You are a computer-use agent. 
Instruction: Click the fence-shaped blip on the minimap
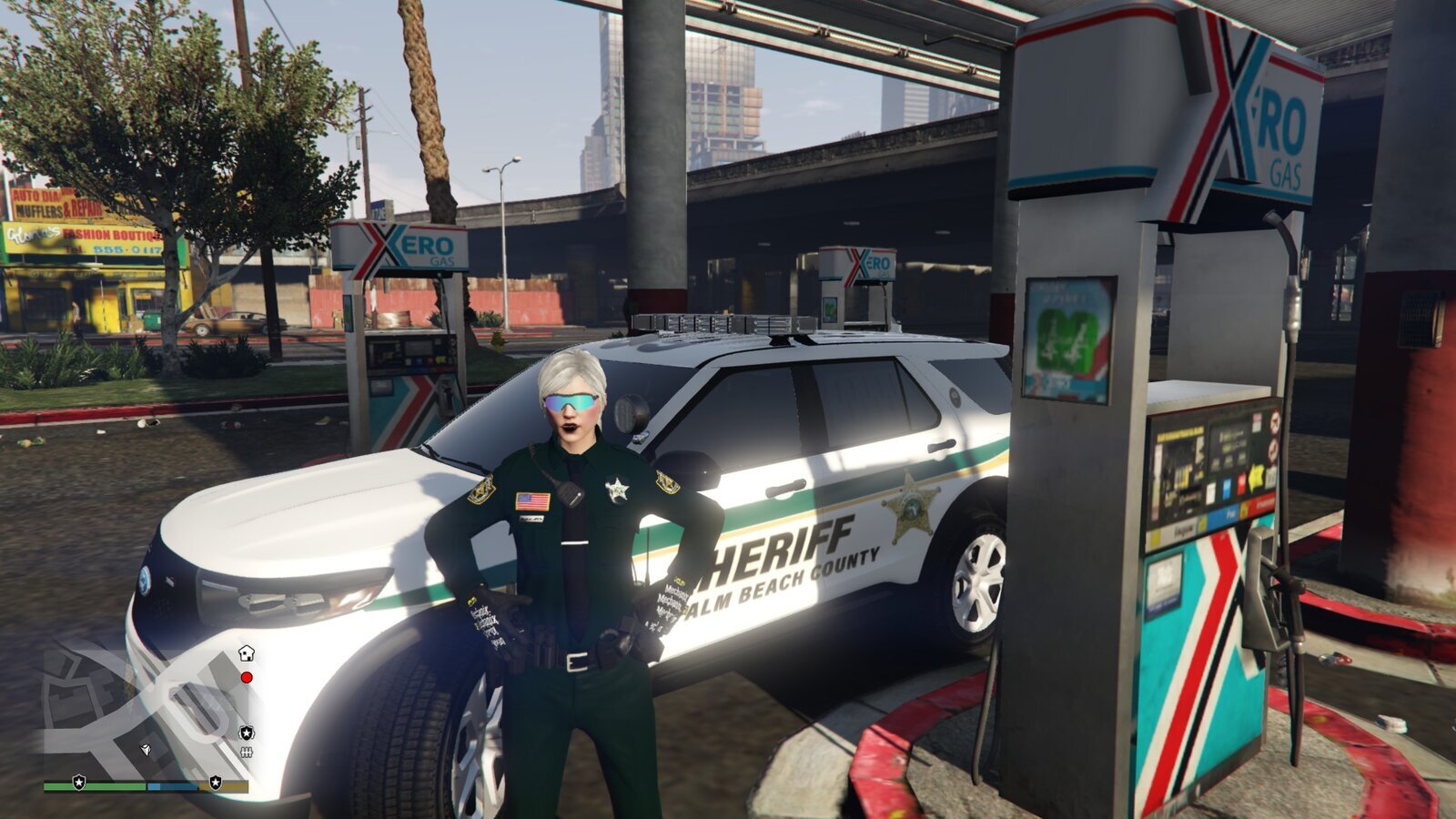[x=246, y=753]
